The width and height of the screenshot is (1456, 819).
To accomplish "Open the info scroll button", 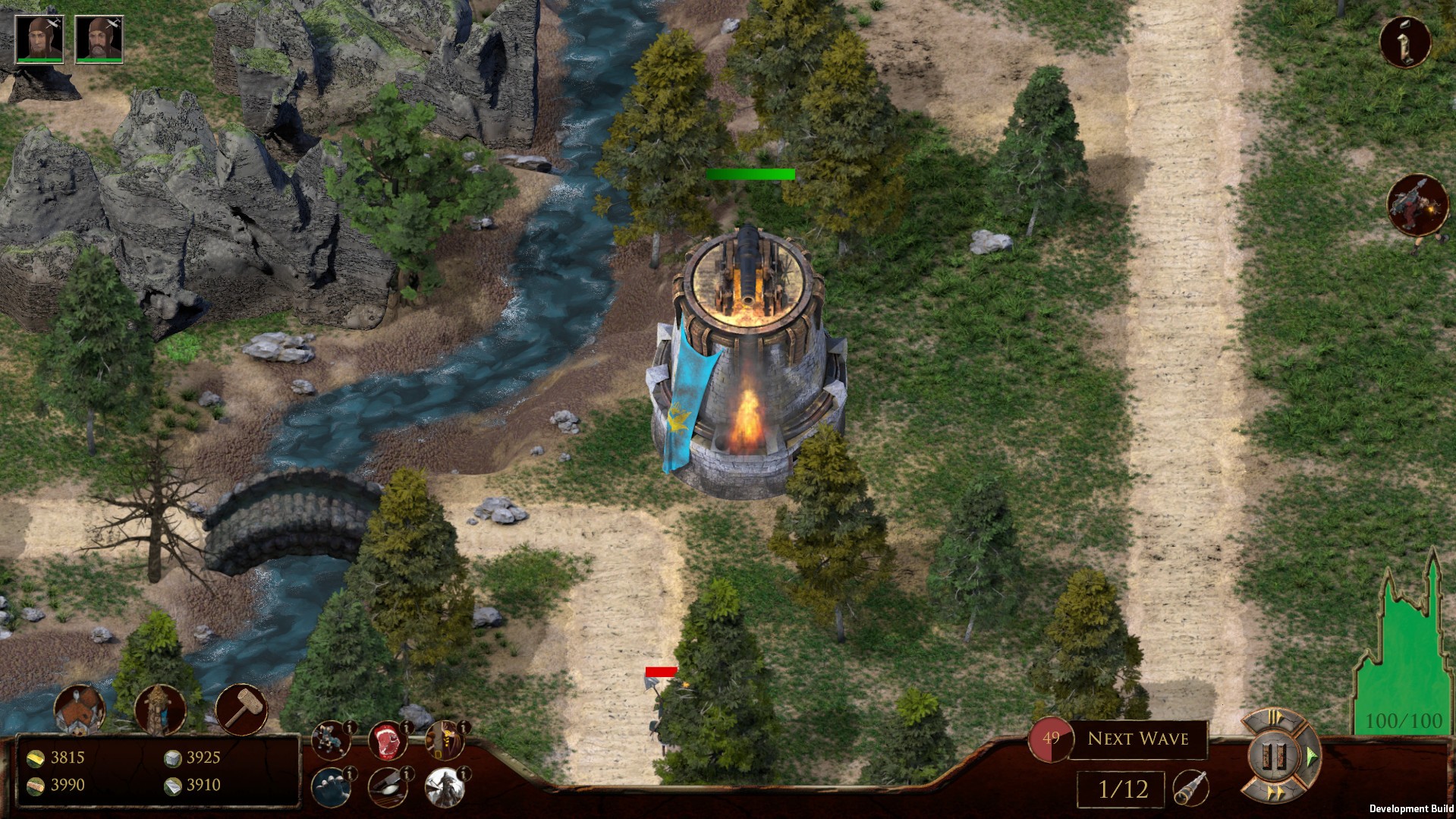I will pos(1405,43).
